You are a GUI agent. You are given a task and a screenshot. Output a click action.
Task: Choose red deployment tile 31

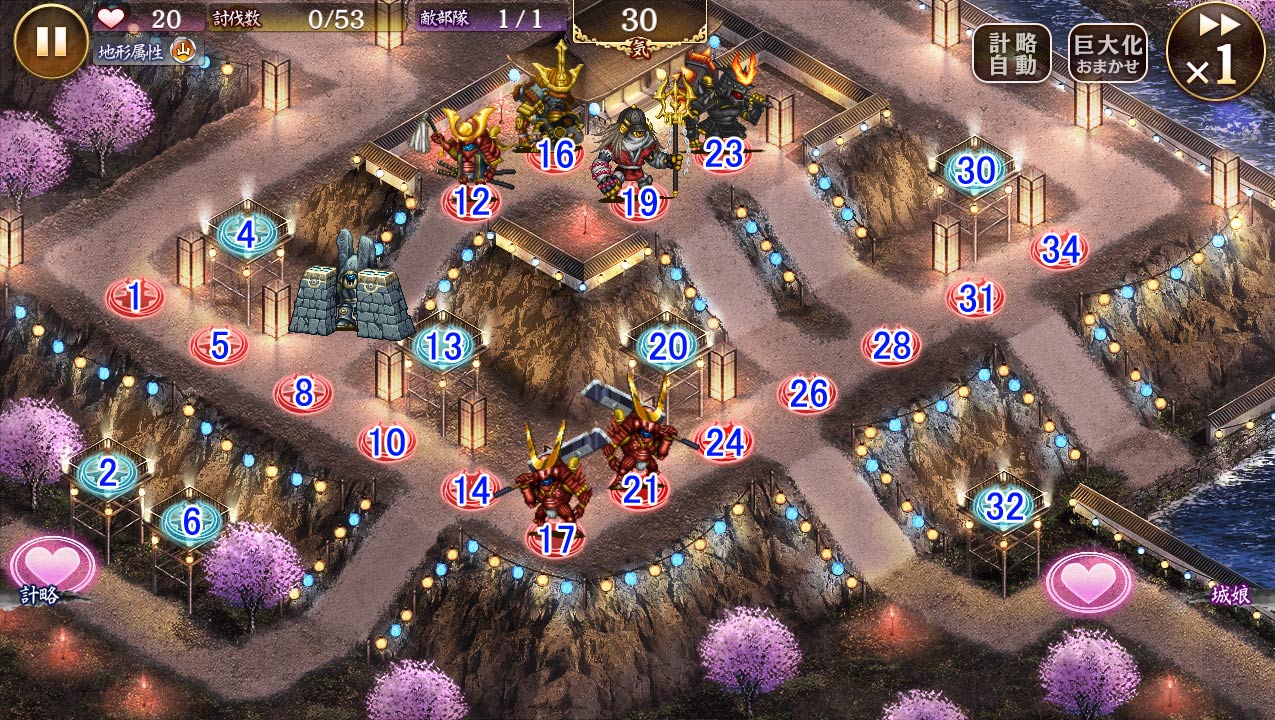coord(975,298)
